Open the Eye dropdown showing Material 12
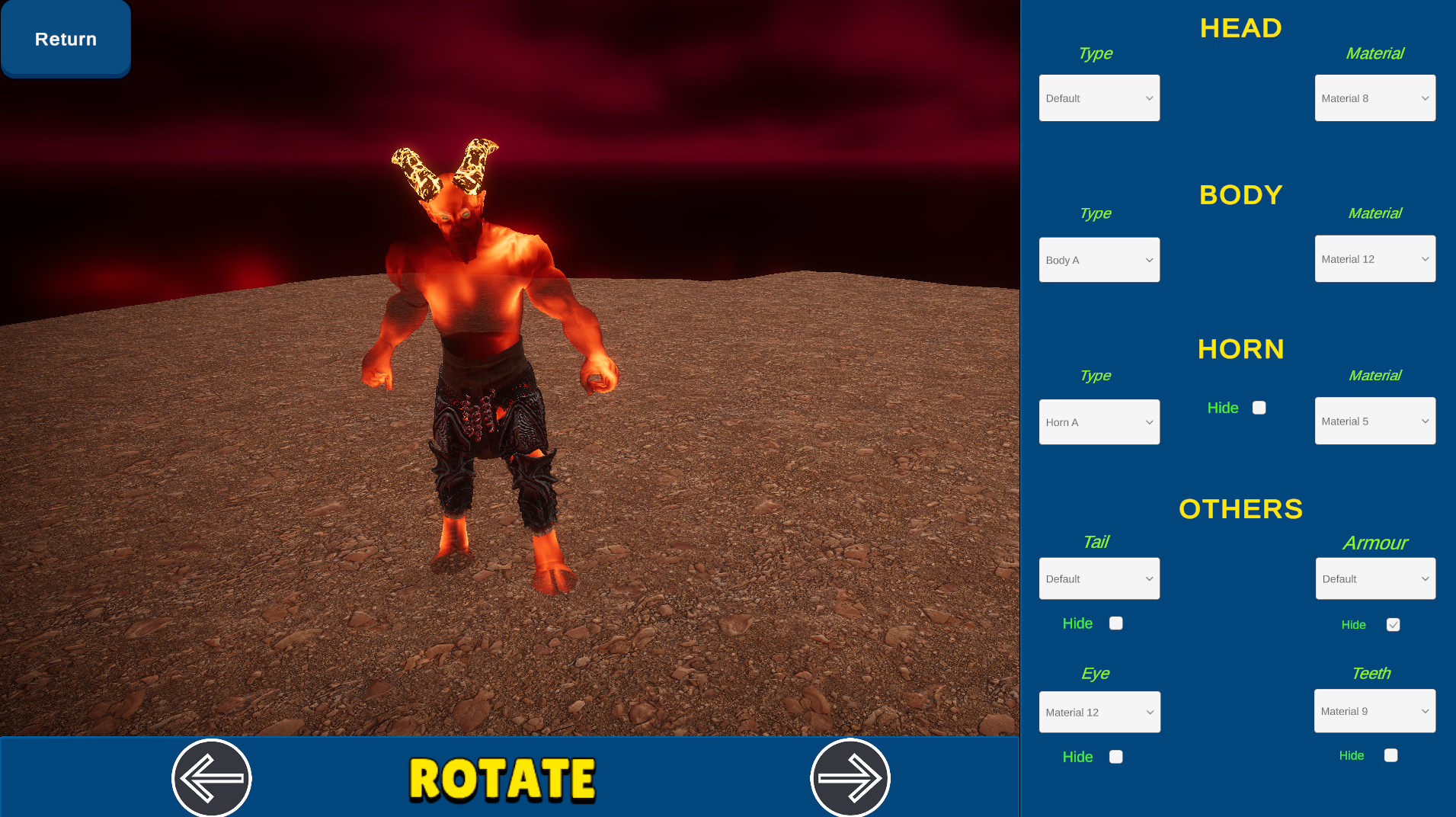 (x=1099, y=711)
